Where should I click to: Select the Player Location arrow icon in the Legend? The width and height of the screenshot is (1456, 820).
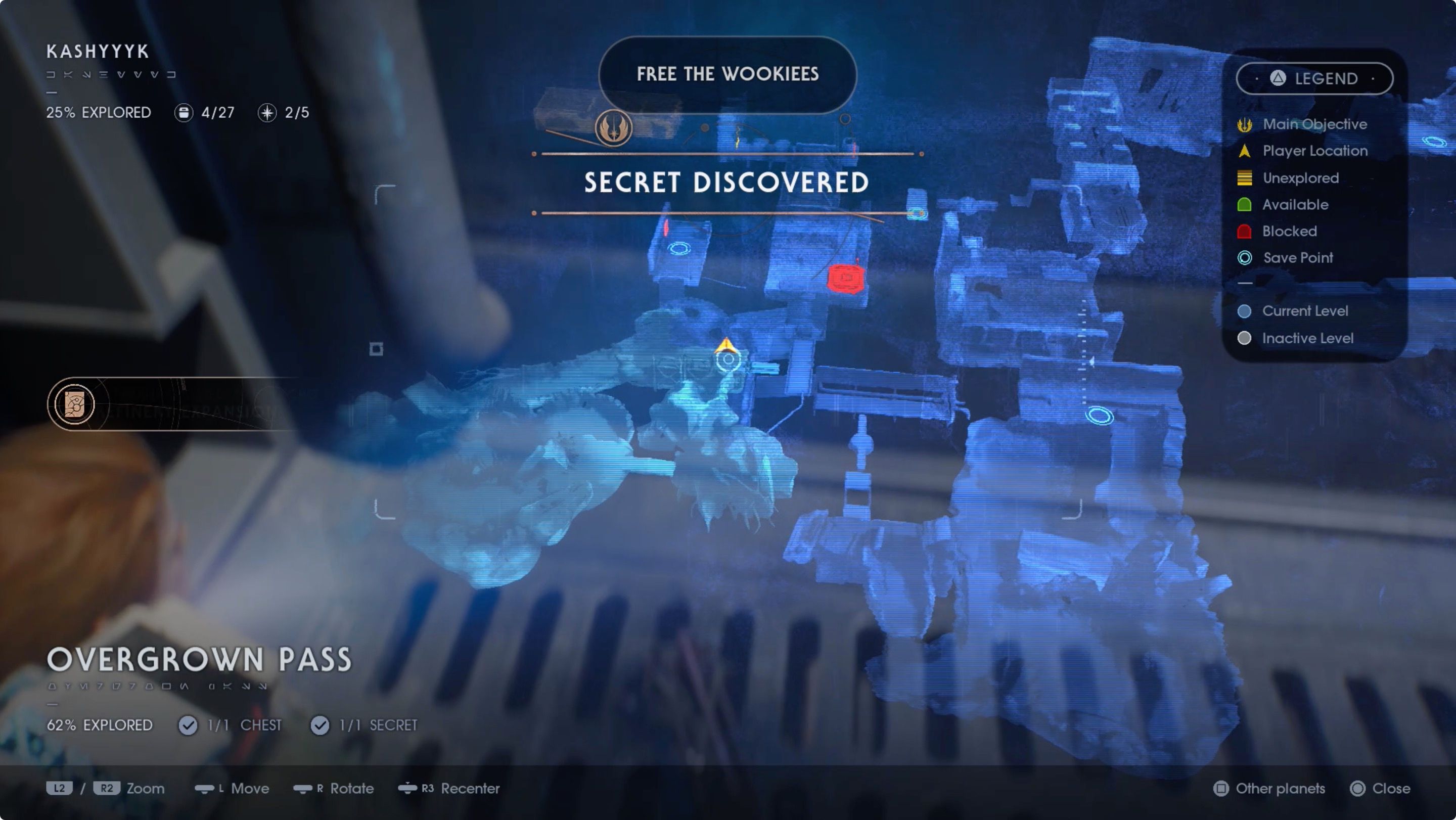[1244, 151]
